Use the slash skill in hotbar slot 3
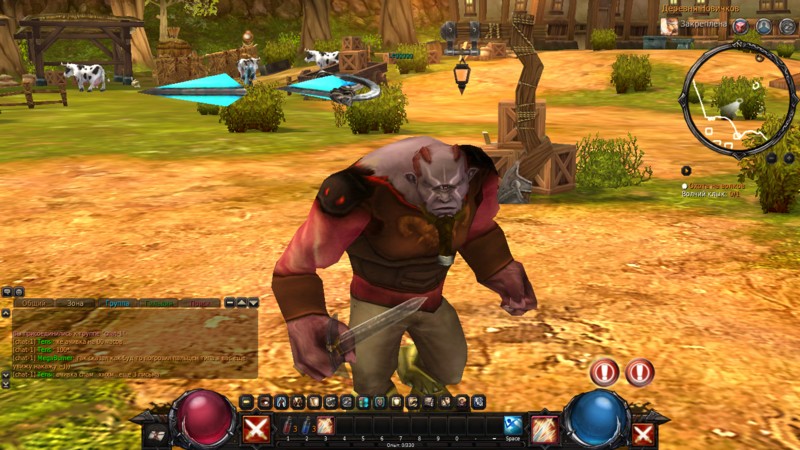This screenshot has height=450, width=800. pos(325,425)
